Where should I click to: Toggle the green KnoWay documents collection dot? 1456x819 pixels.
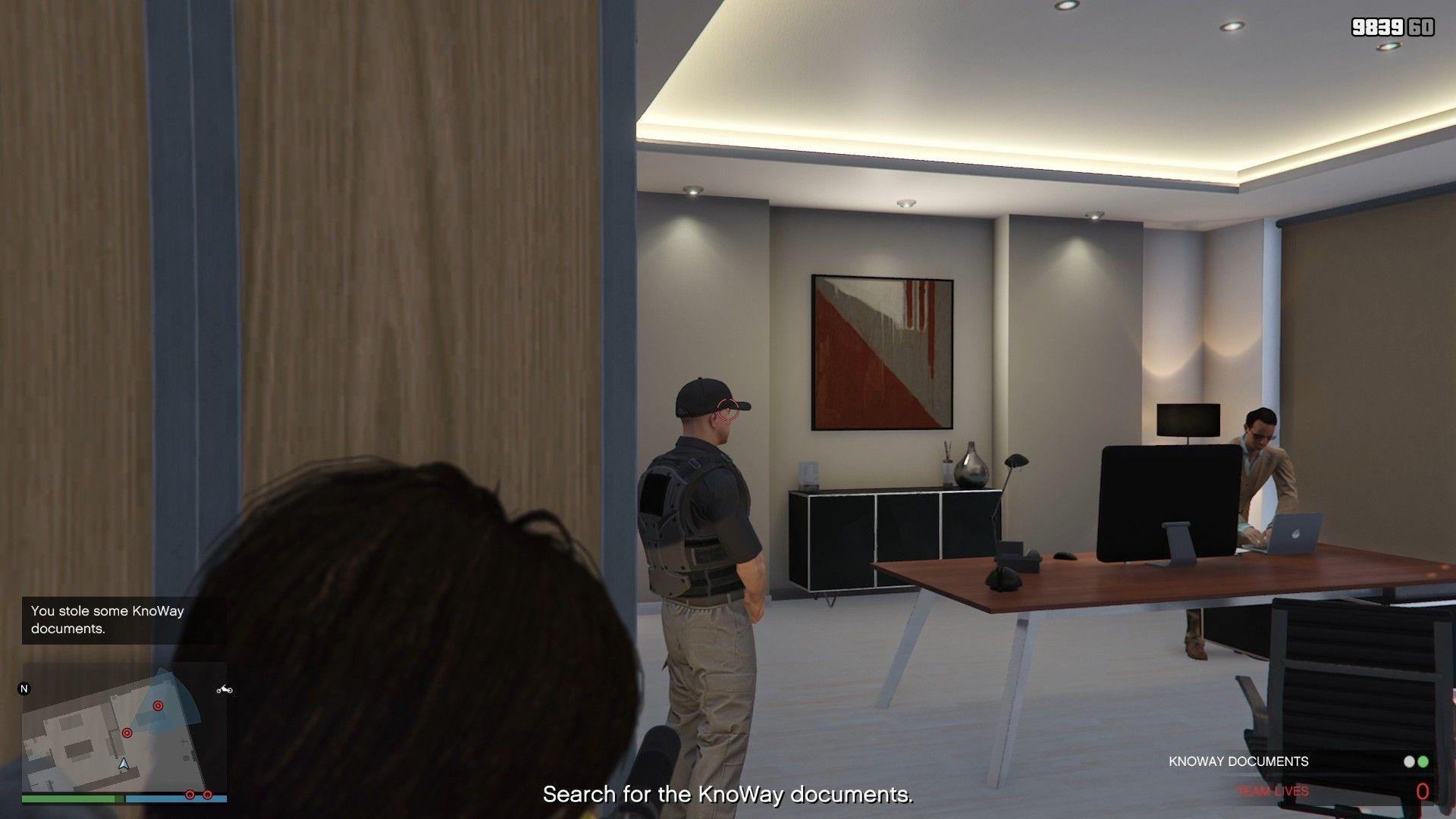point(1423,761)
